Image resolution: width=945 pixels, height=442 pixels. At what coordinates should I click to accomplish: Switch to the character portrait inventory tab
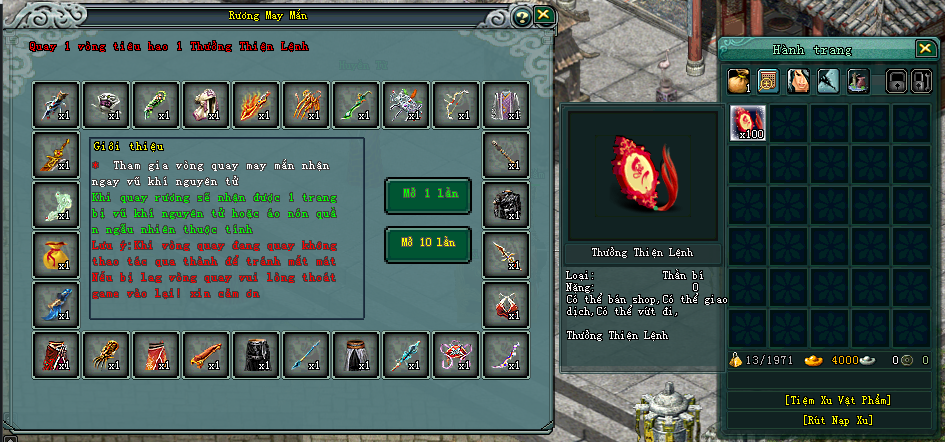point(797,81)
